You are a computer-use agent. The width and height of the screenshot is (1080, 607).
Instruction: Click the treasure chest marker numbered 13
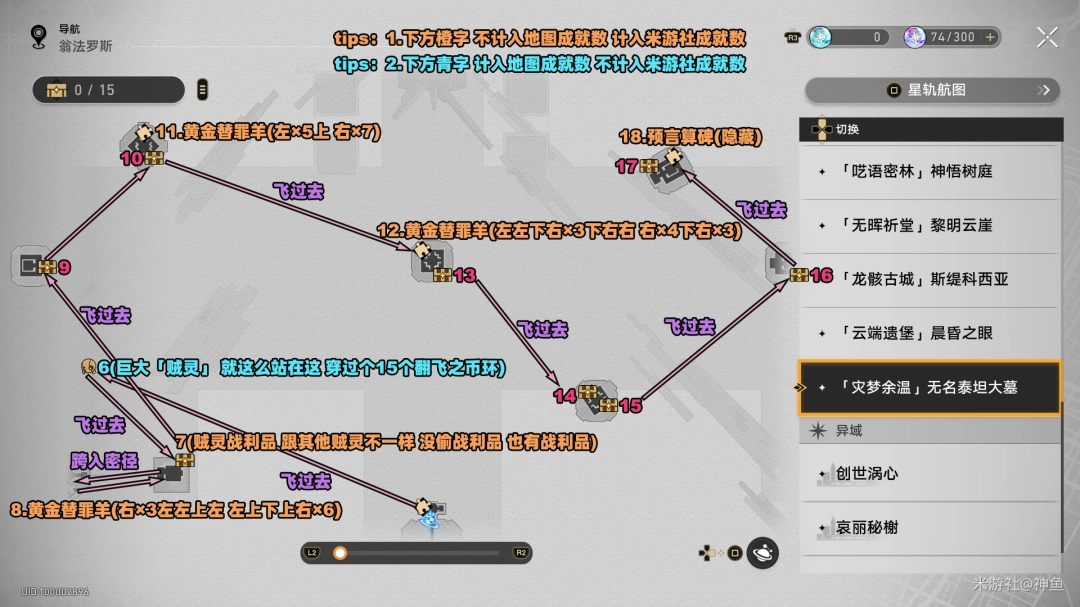(x=442, y=275)
